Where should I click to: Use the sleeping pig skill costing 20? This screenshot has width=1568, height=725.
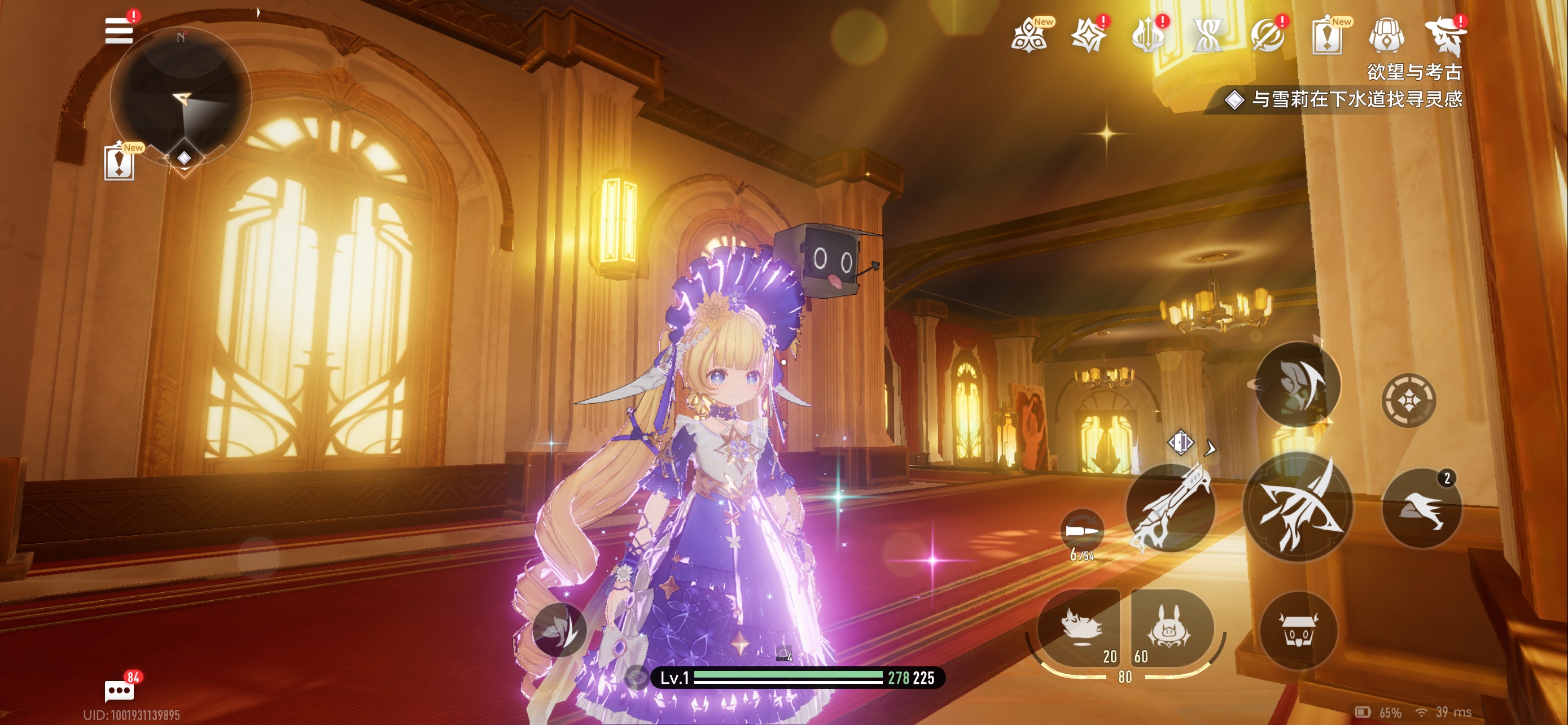click(1081, 627)
